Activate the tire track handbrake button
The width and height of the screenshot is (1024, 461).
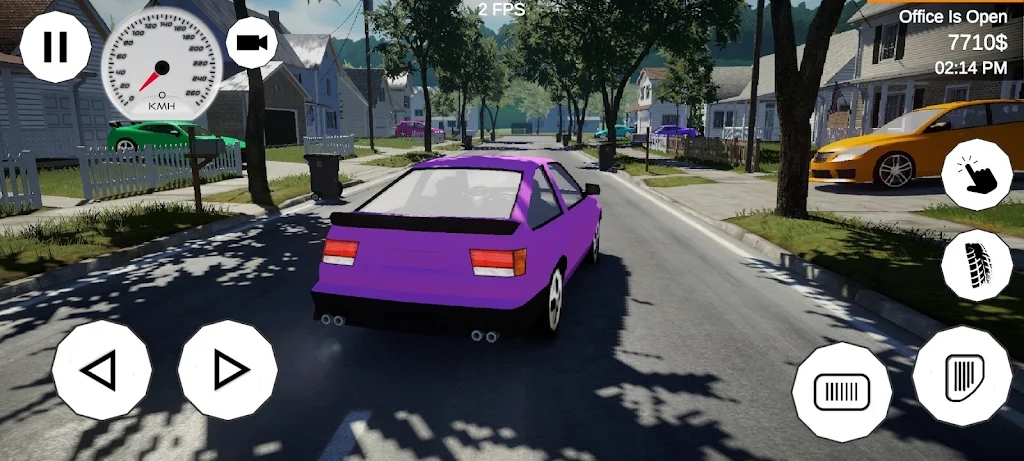tap(977, 265)
